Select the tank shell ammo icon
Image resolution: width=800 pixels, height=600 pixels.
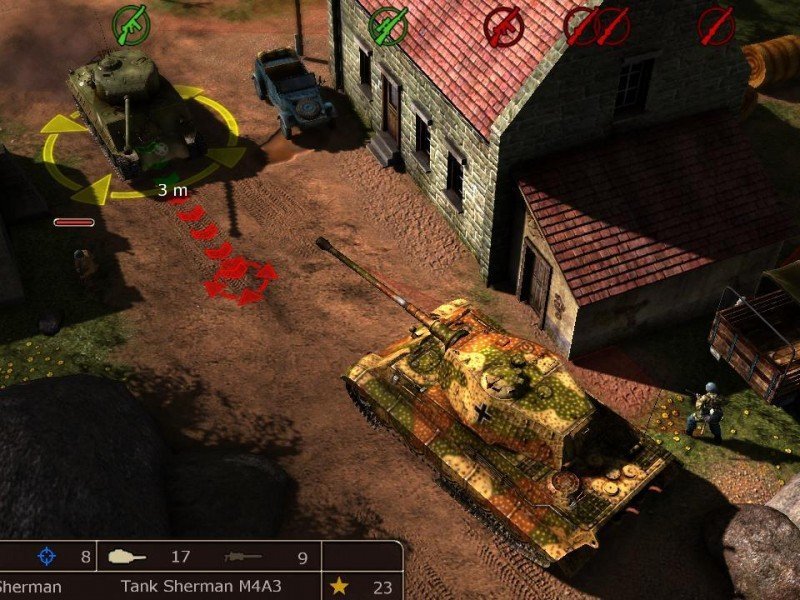tap(128, 556)
